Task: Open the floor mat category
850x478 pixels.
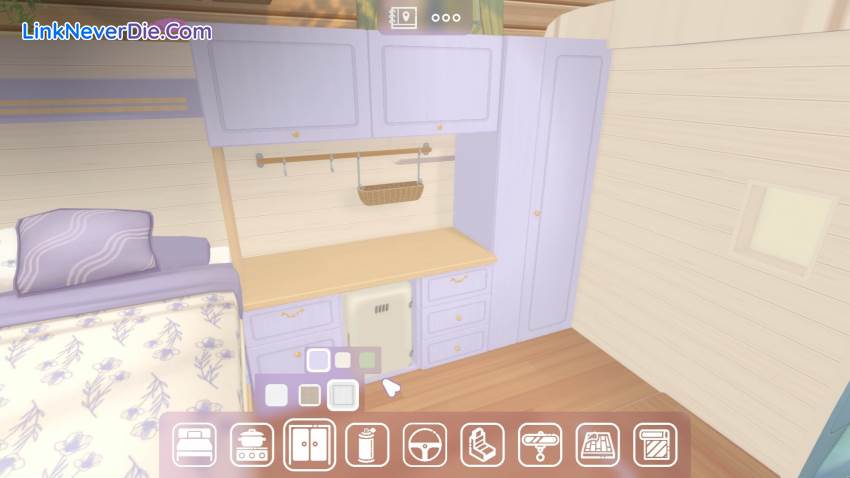Action: click(x=598, y=445)
